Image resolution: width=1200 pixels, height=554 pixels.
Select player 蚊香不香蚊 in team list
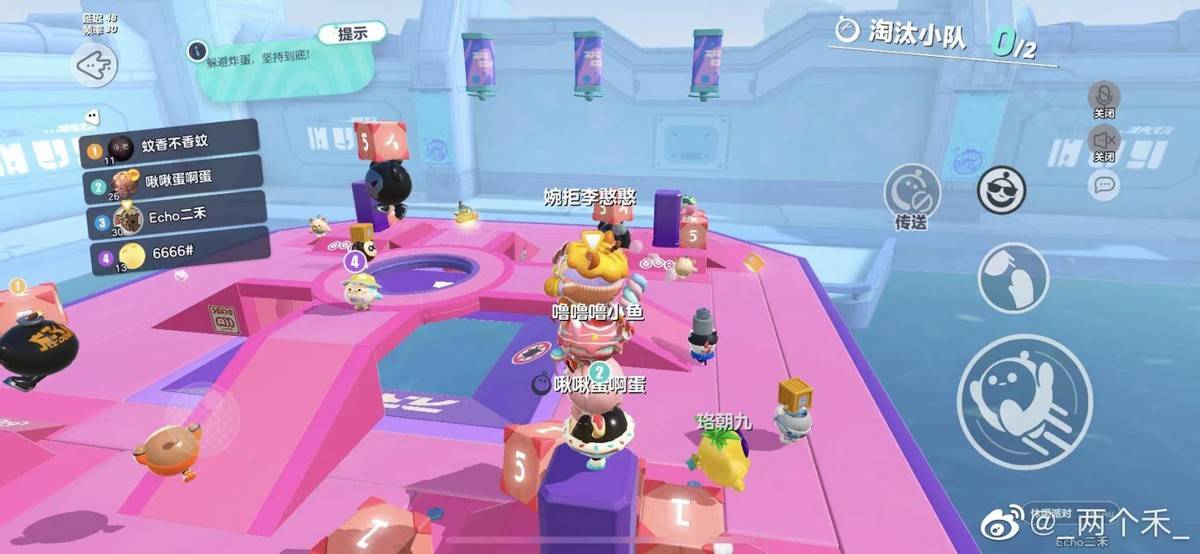click(x=170, y=146)
